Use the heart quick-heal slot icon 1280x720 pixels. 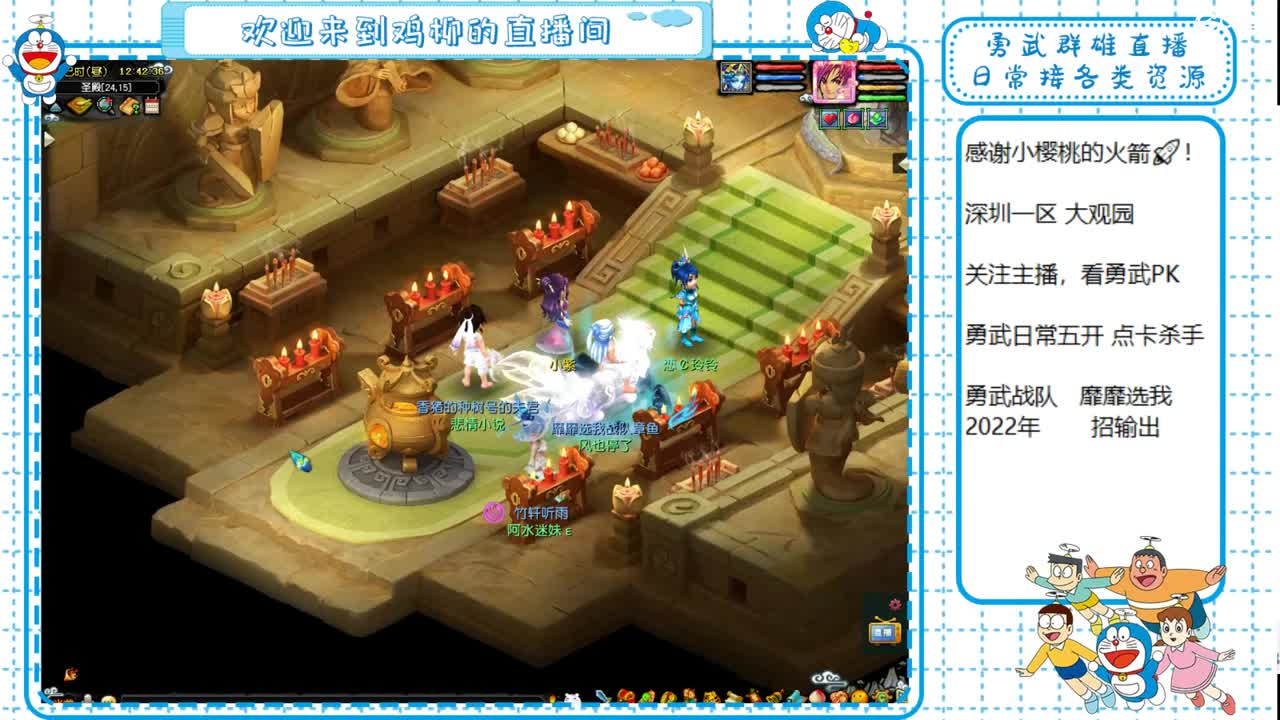pyautogui.click(x=830, y=119)
